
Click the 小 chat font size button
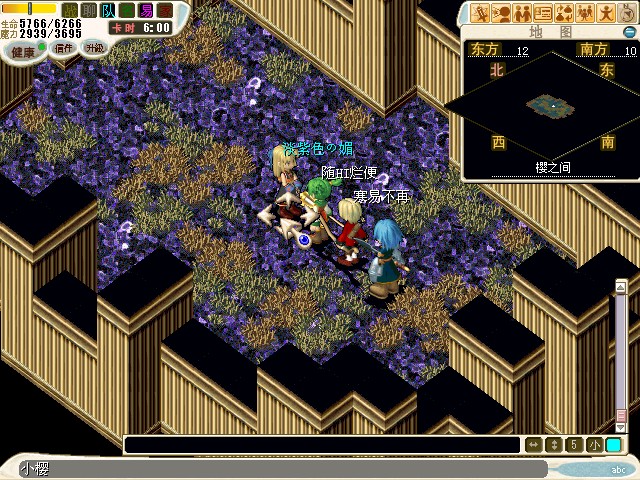click(595, 445)
